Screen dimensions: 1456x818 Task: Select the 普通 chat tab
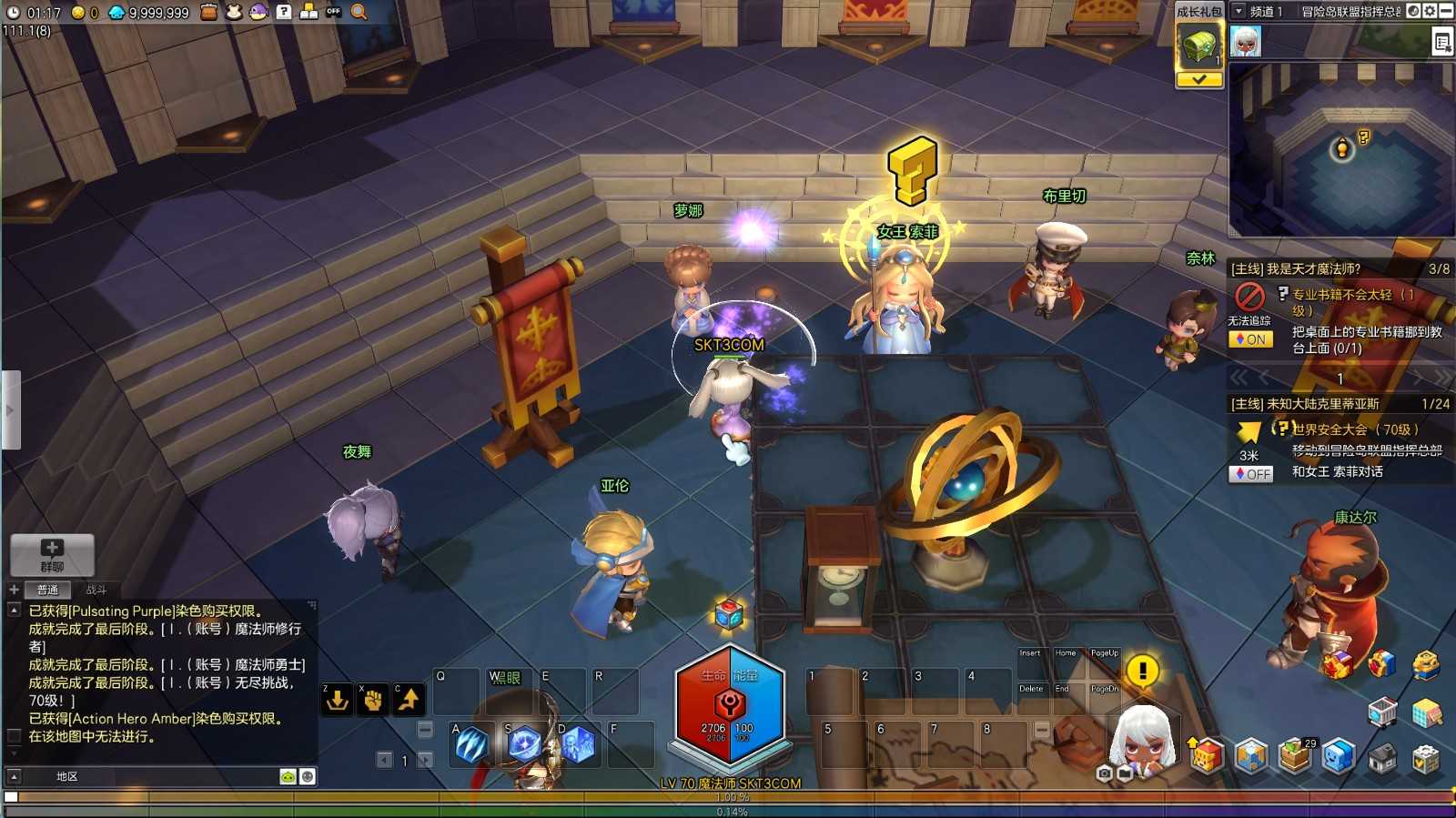coord(47,590)
